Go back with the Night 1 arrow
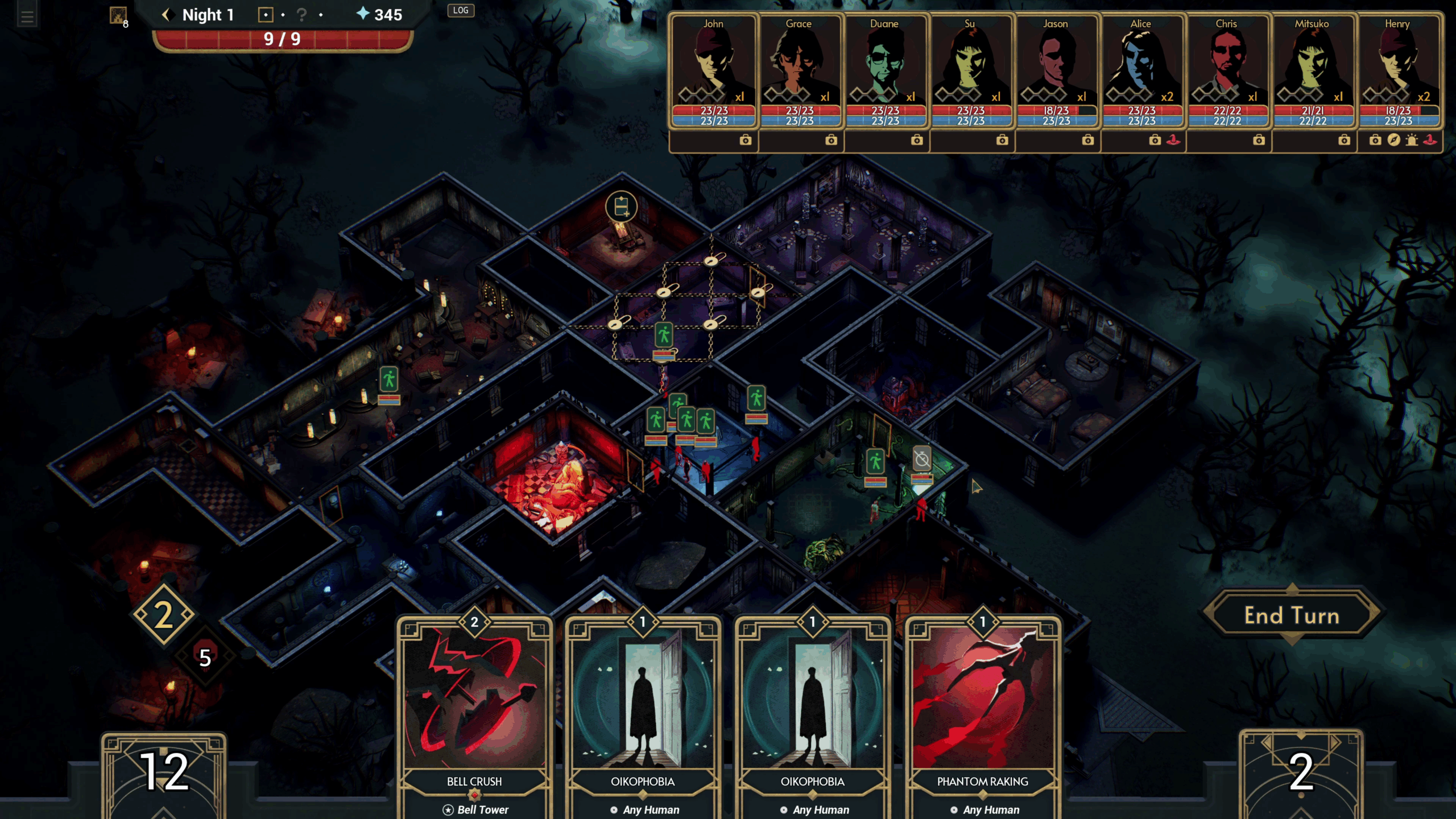Image resolution: width=1456 pixels, height=819 pixels. [x=166, y=15]
